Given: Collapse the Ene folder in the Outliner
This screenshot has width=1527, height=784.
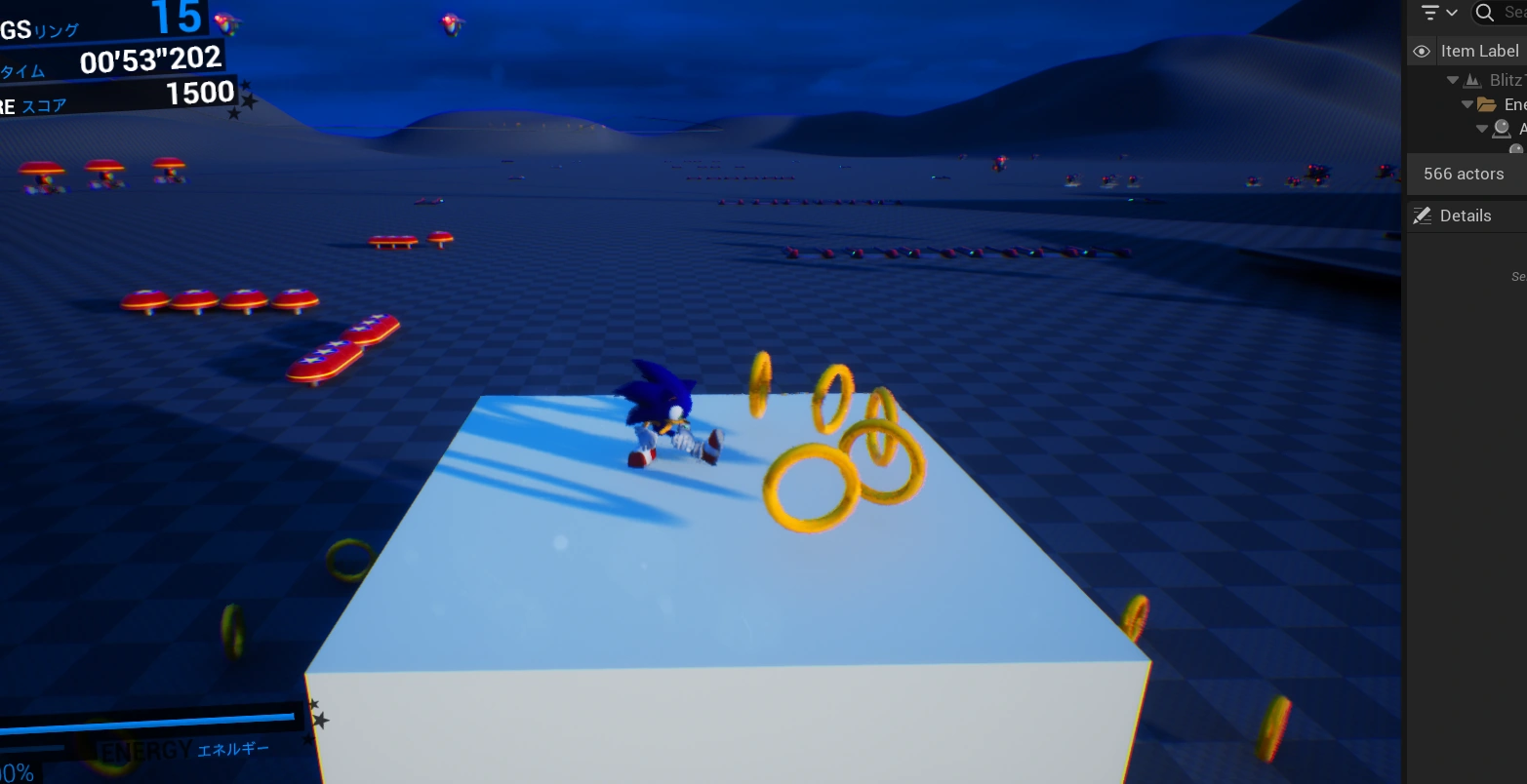Looking at the screenshot, I should [1467, 103].
